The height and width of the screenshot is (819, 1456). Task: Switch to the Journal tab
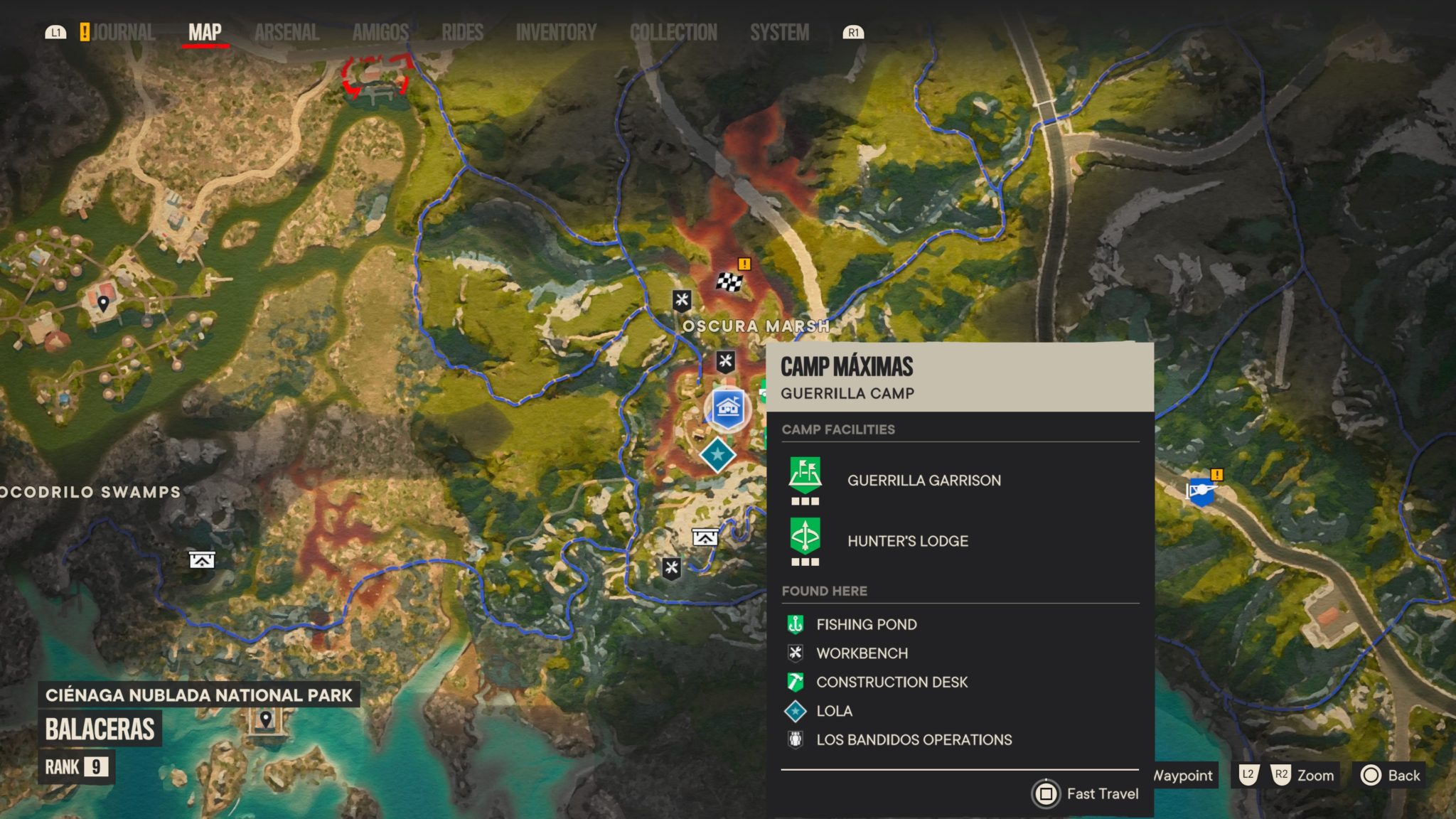coord(124,32)
